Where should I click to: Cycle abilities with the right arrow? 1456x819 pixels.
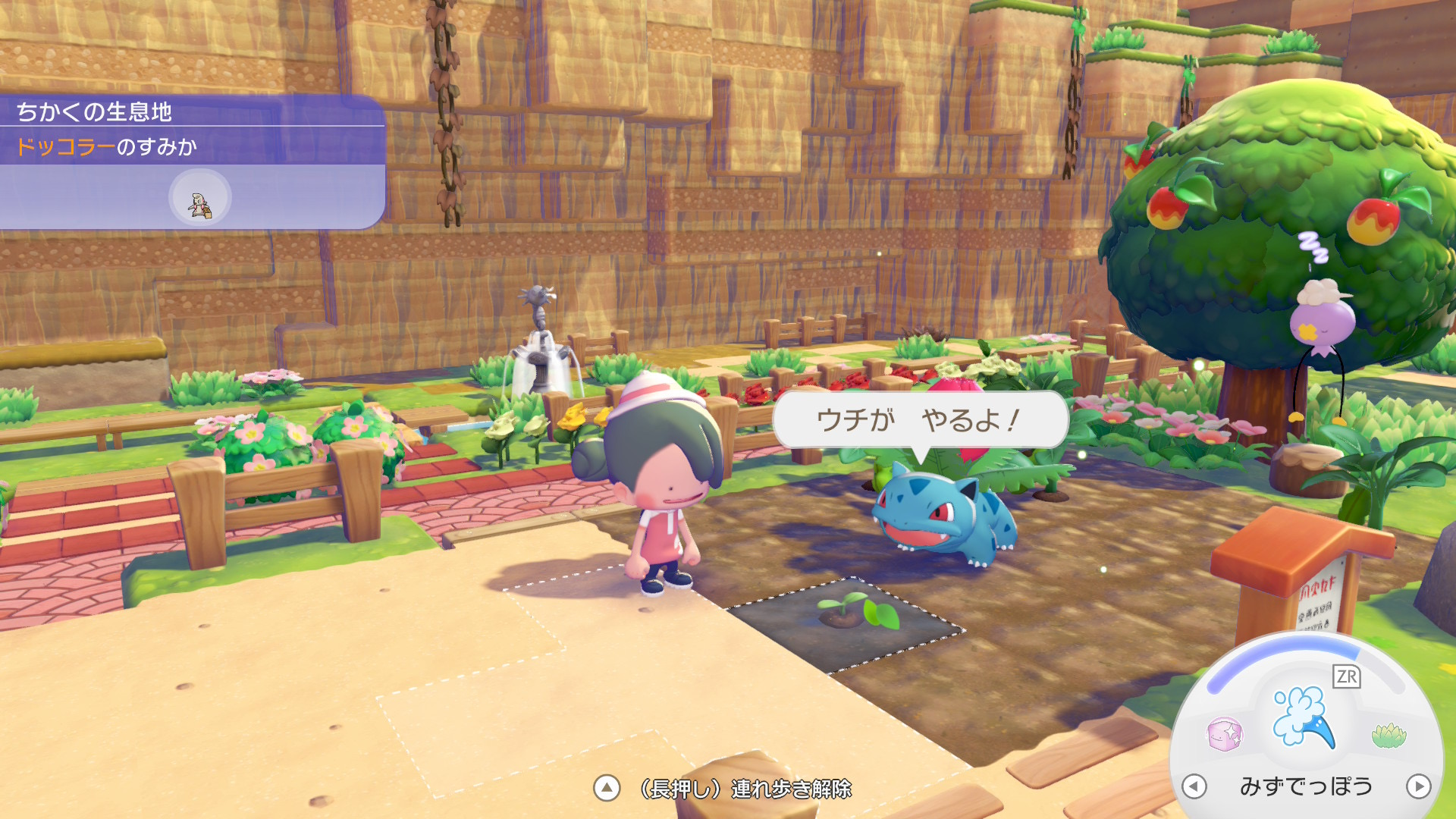click(1418, 786)
